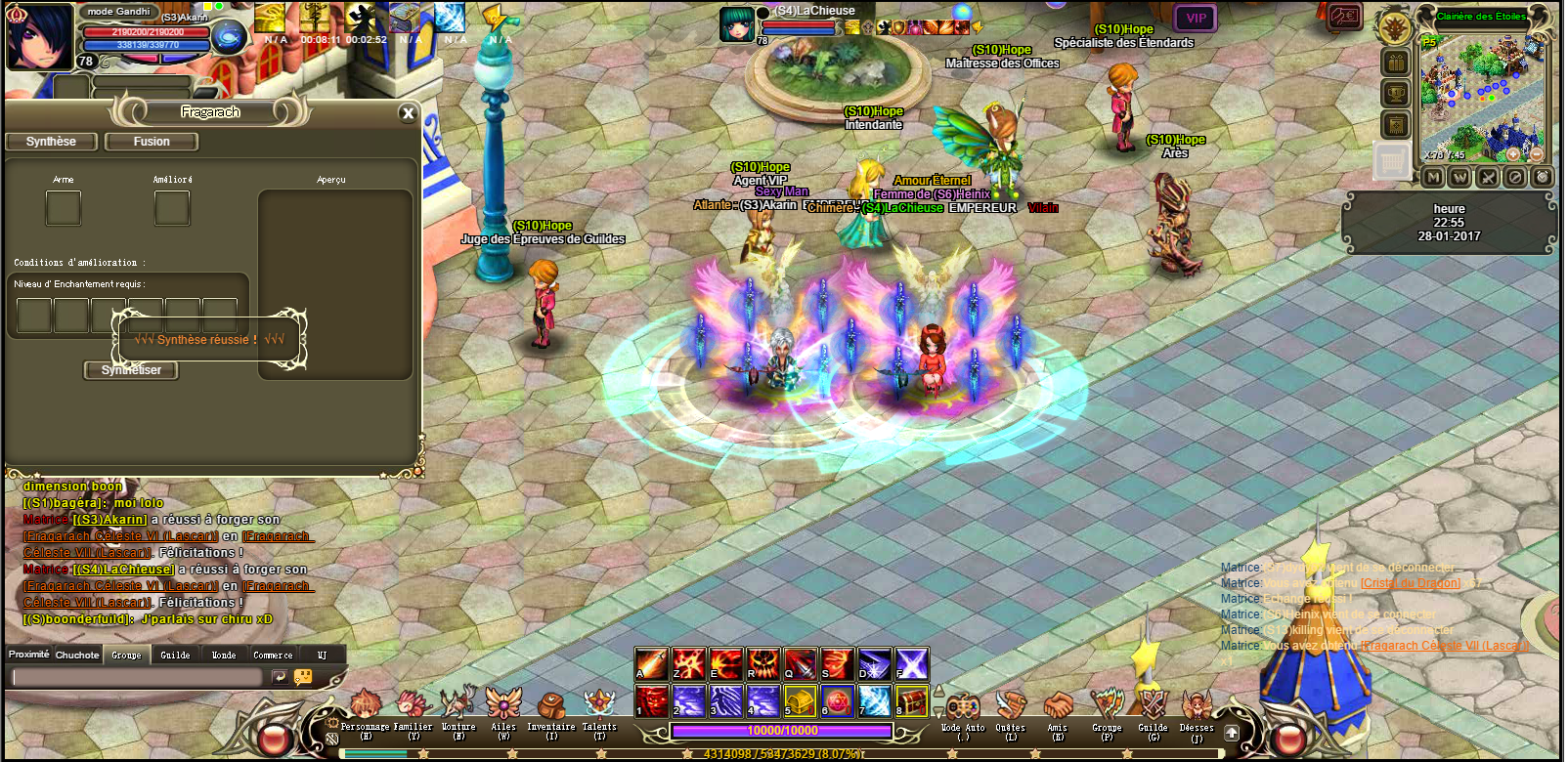Screen dimensions: 1568x762
Task: Focus the chat text input field
Action: 137,677
